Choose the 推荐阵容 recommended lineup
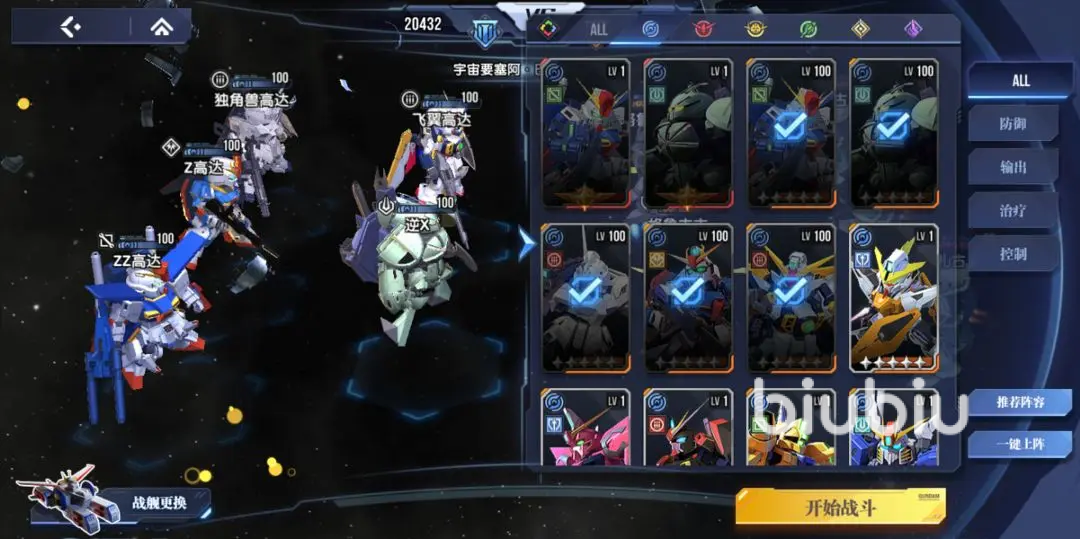 [1019, 402]
